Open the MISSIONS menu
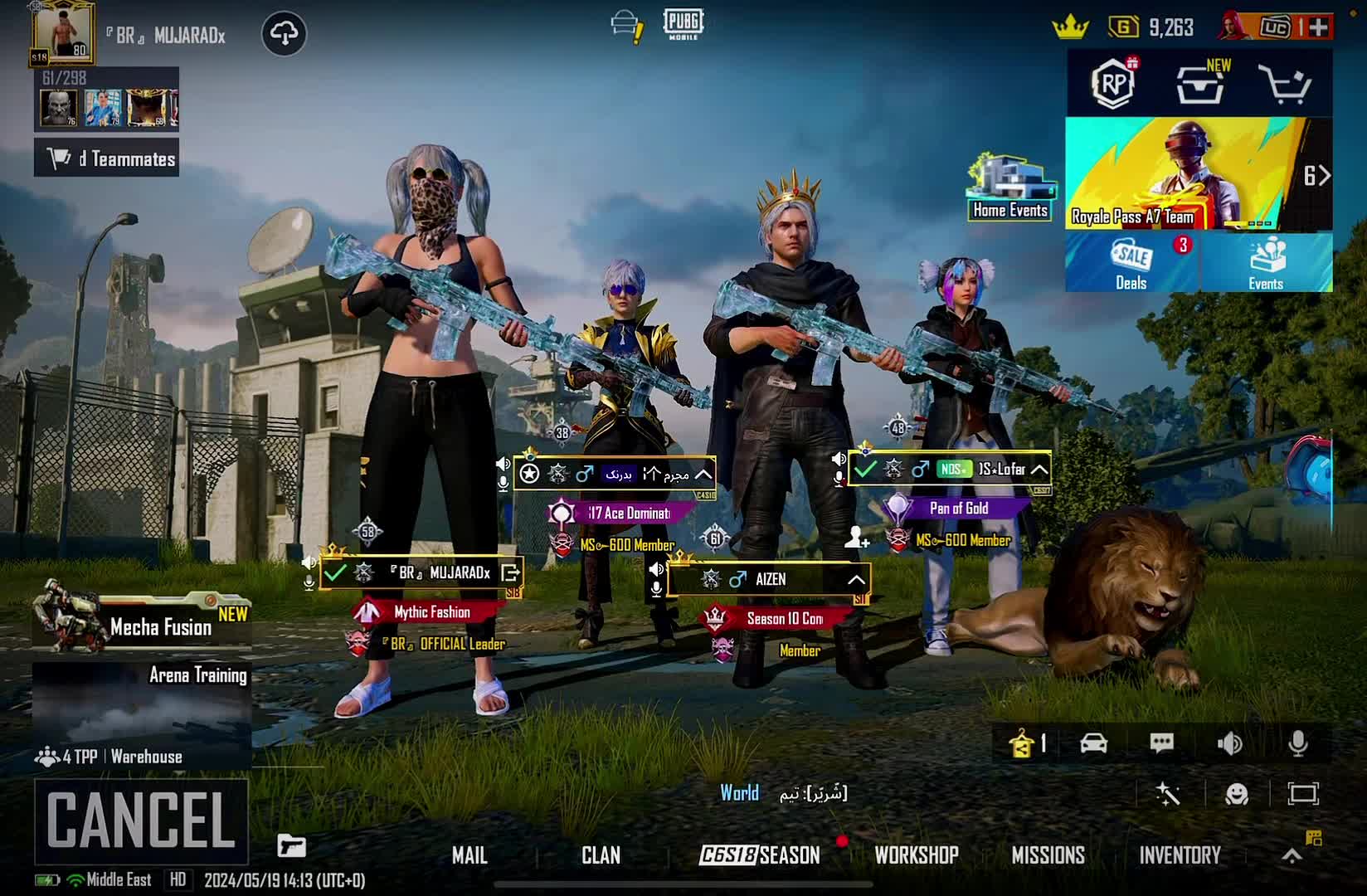The width and height of the screenshot is (1367, 896). click(1048, 855)
